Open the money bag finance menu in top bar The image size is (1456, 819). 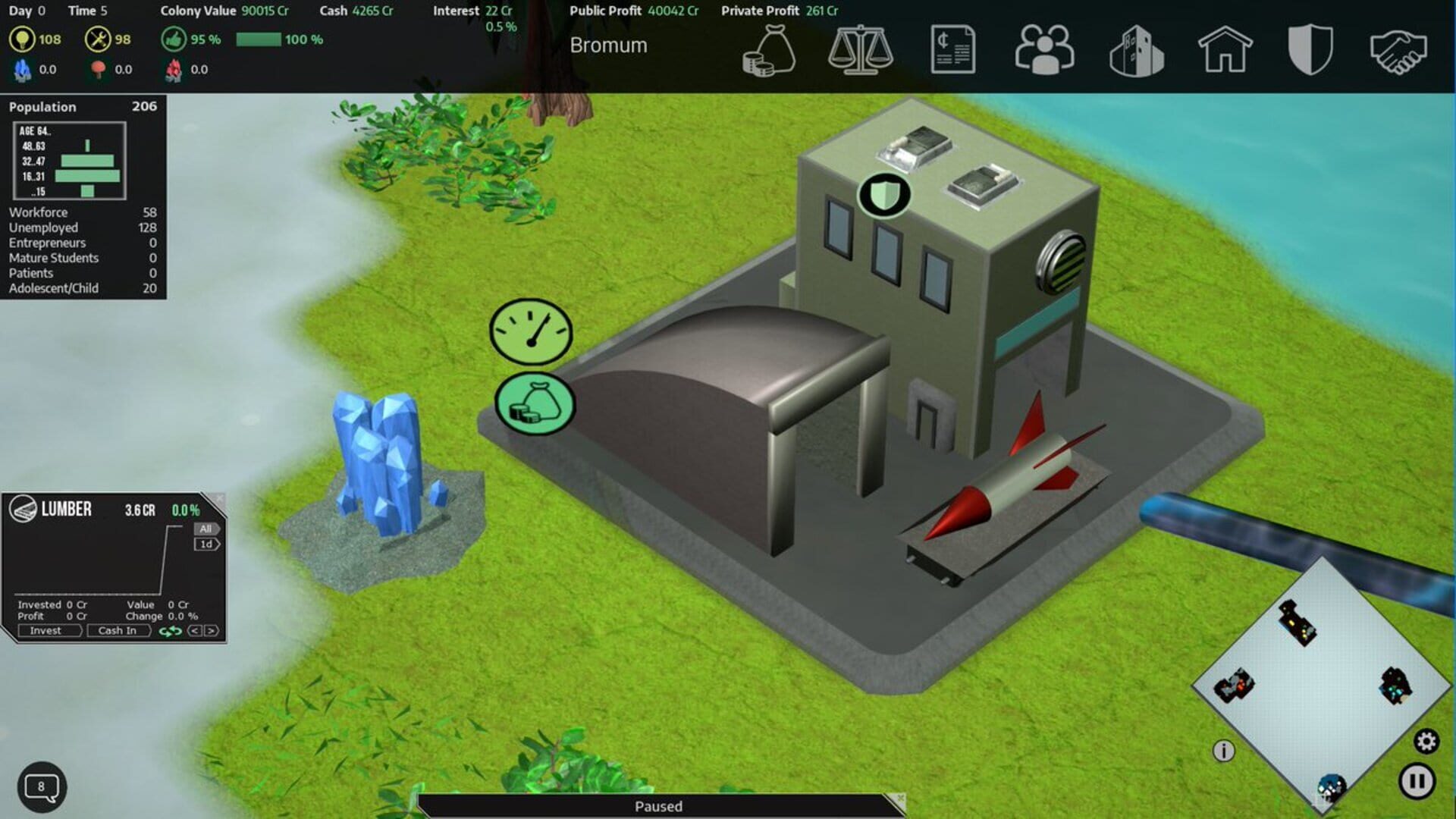pos(769,50)
